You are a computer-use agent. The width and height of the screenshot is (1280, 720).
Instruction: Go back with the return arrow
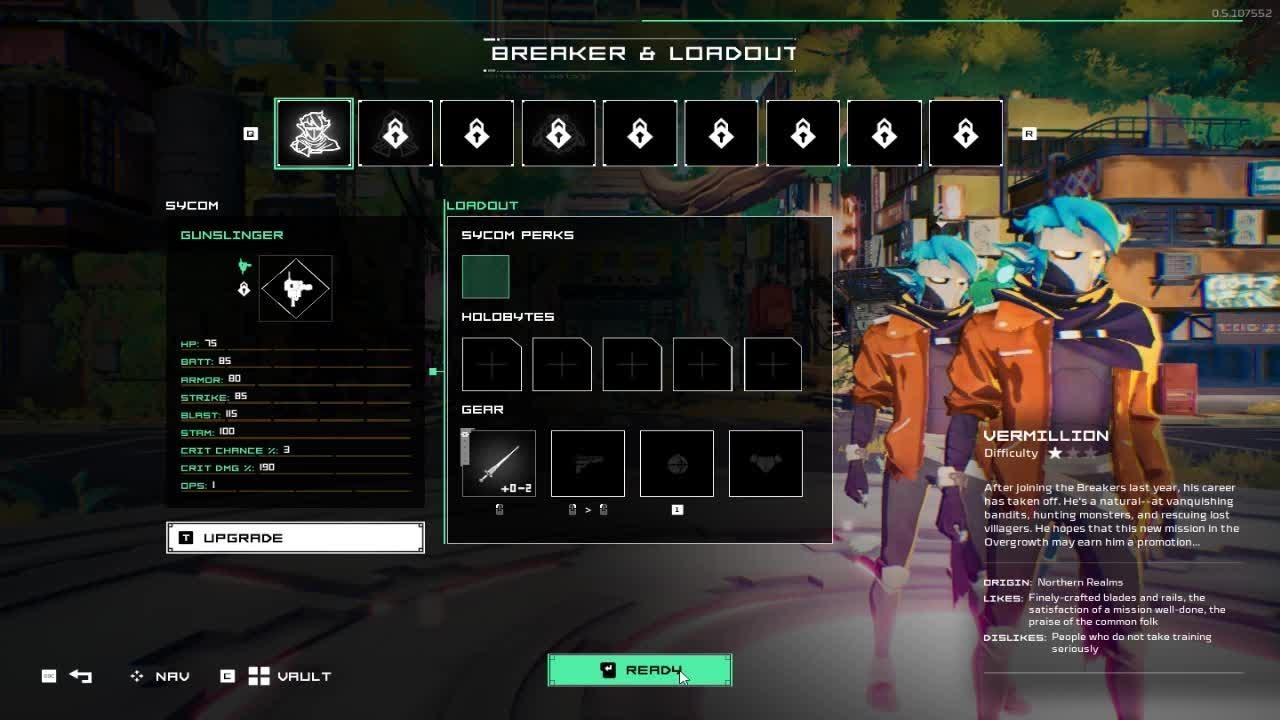click(81, 676)
